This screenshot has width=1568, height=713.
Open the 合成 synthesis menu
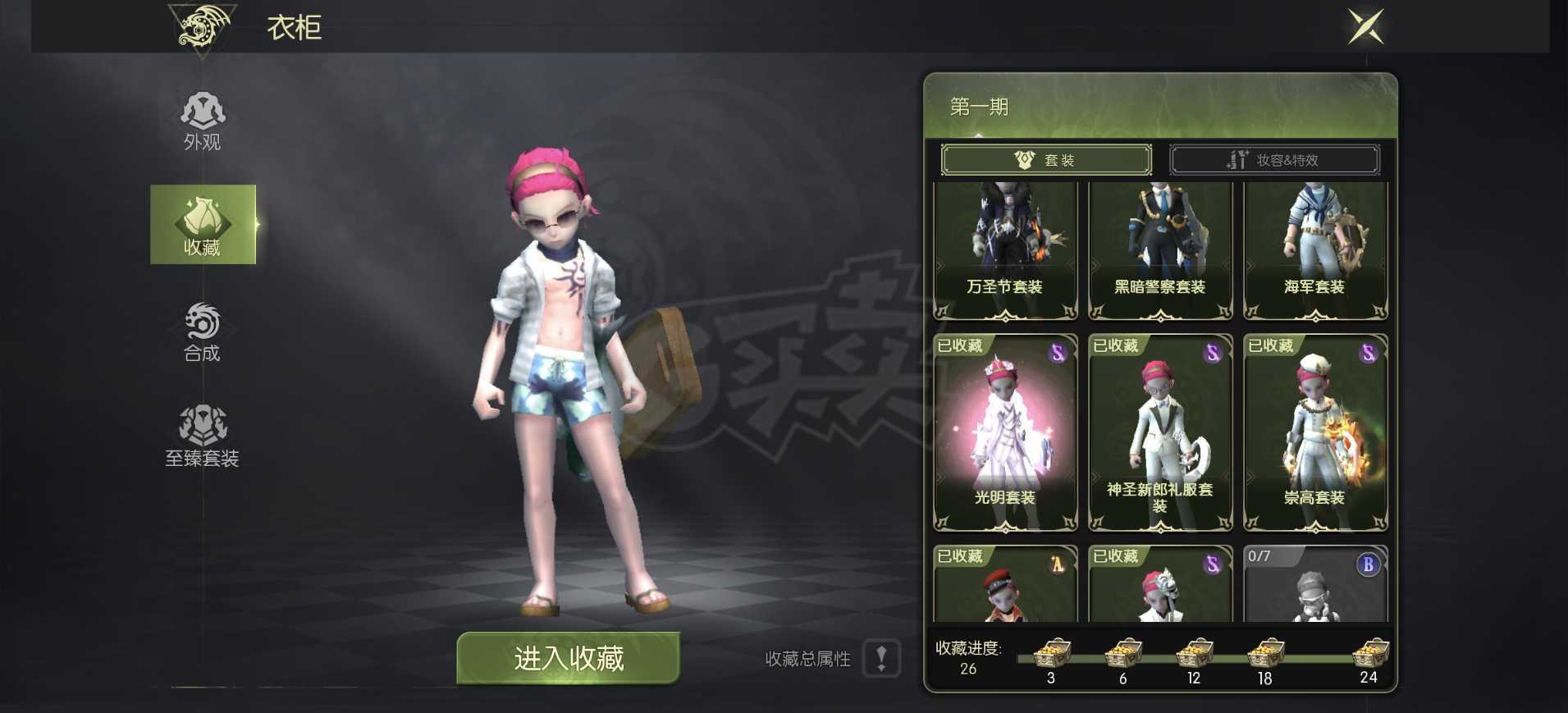click(x=203, y=332)
